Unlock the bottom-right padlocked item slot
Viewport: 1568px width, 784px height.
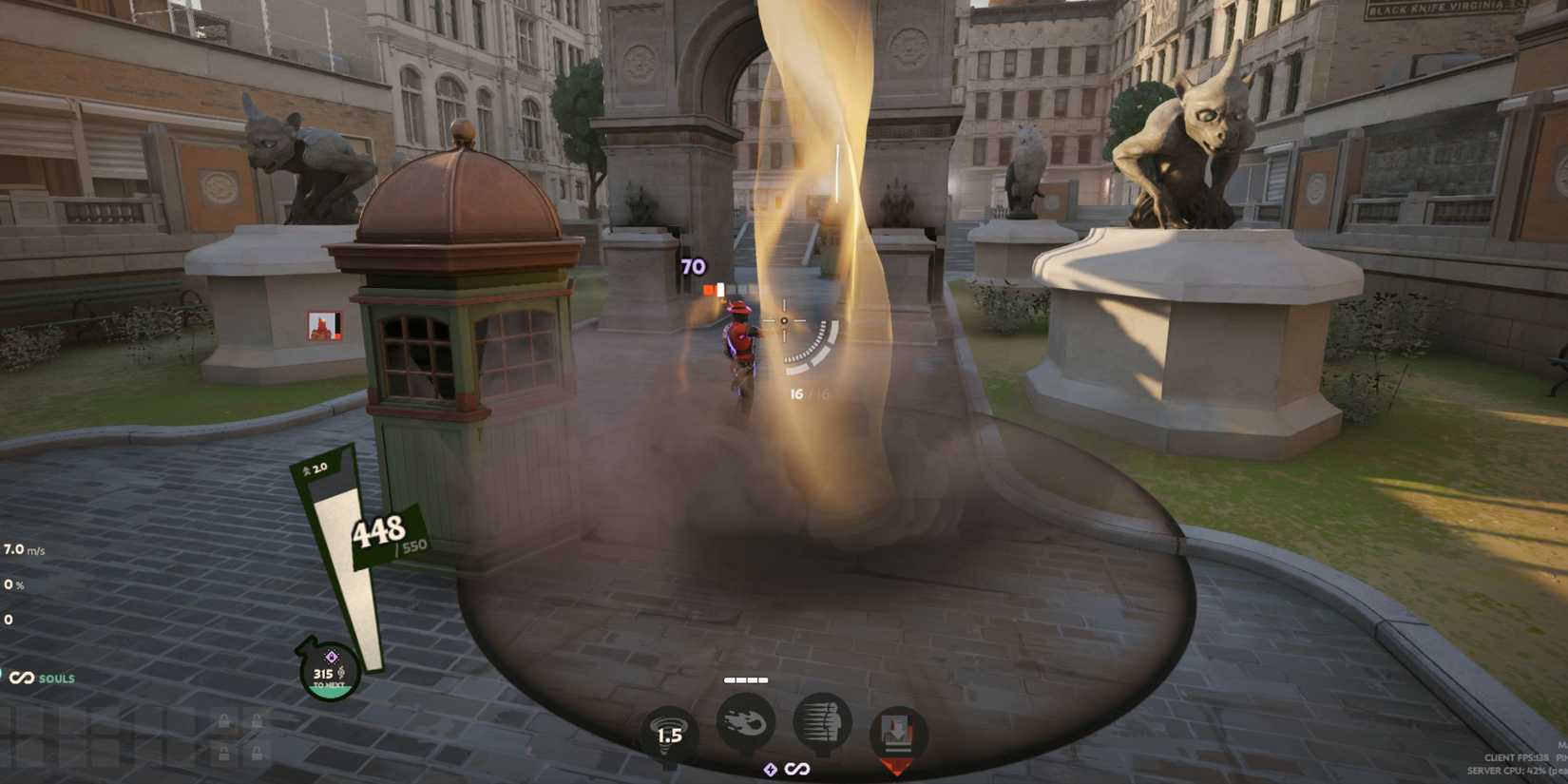tap(257, 753)
